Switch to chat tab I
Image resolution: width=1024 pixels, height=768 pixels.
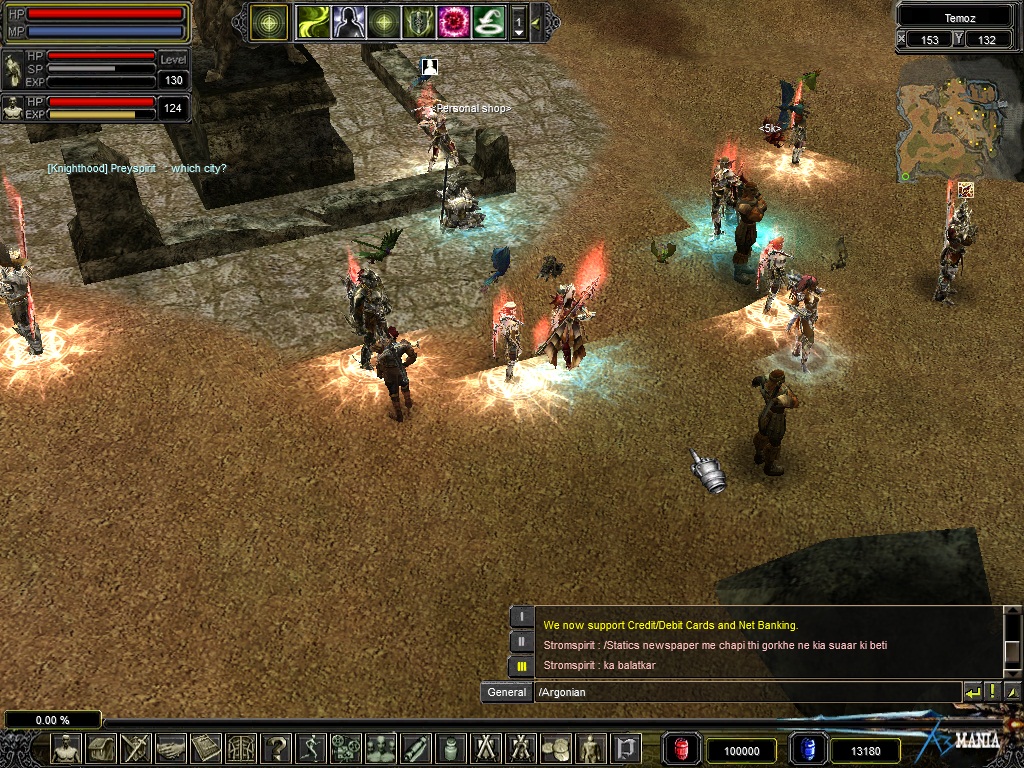521,617
